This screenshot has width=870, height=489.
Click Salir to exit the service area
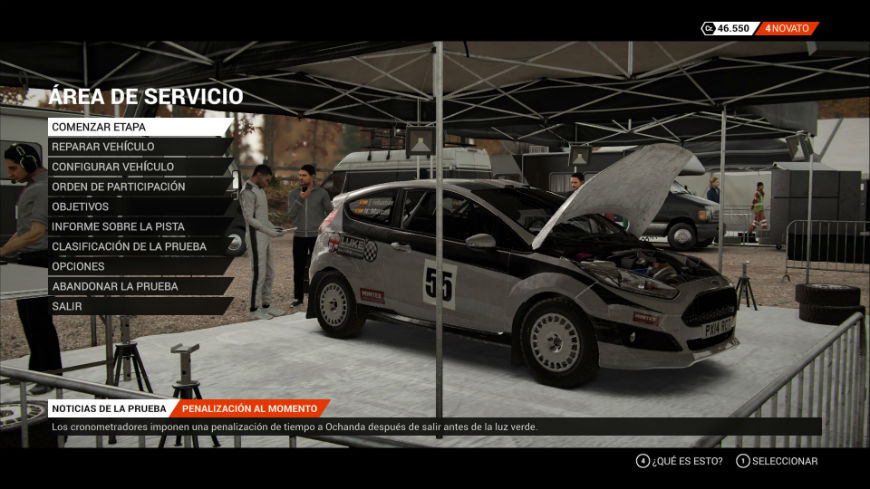point(138,307)
